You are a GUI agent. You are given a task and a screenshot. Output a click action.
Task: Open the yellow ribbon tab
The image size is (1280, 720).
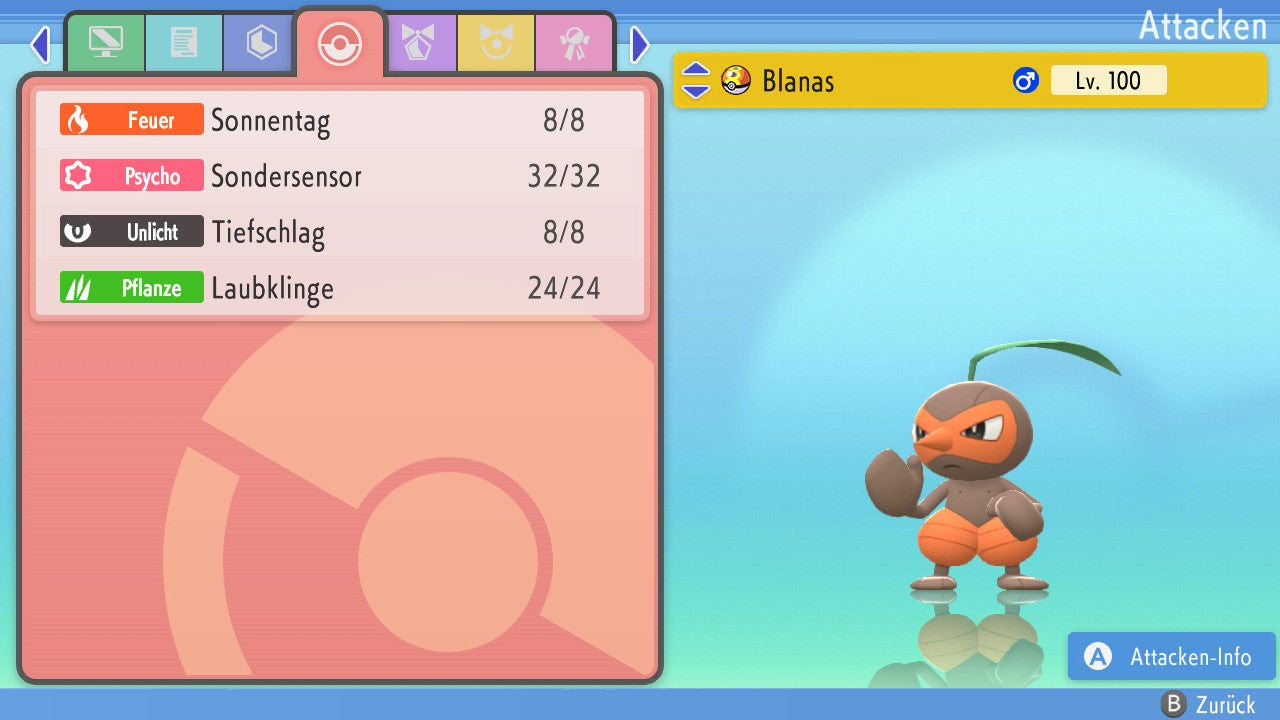click(496, 43)
